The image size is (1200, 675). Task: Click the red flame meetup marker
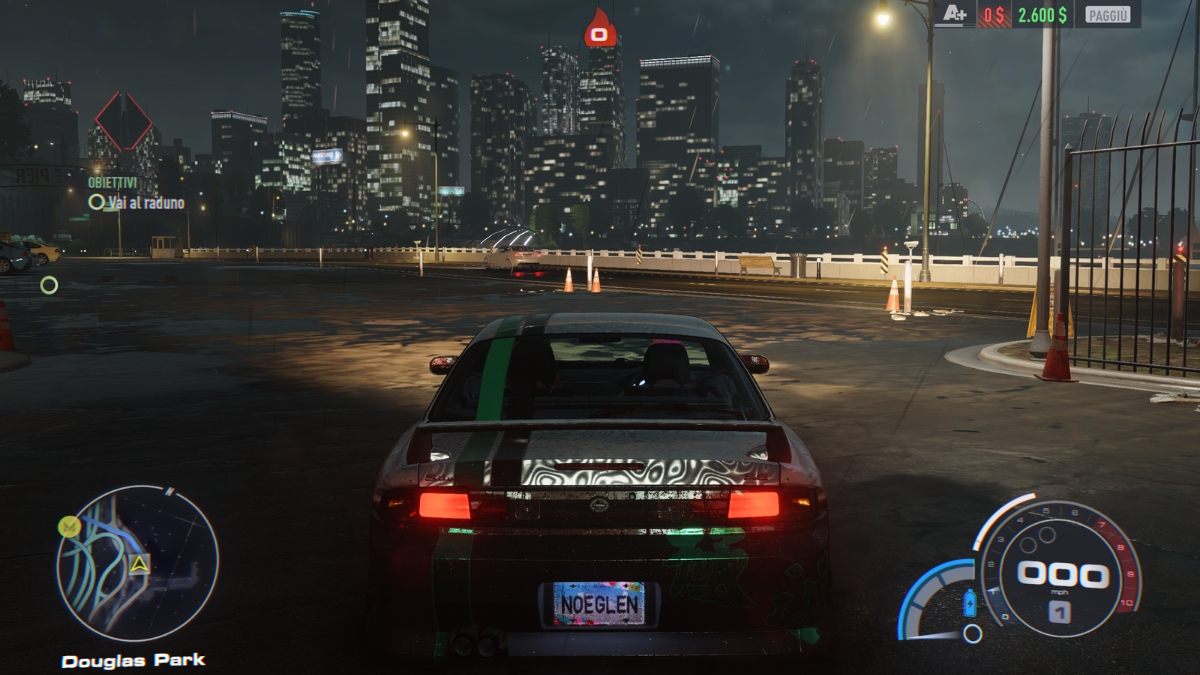pyautogui.click(x=599, y=29)
